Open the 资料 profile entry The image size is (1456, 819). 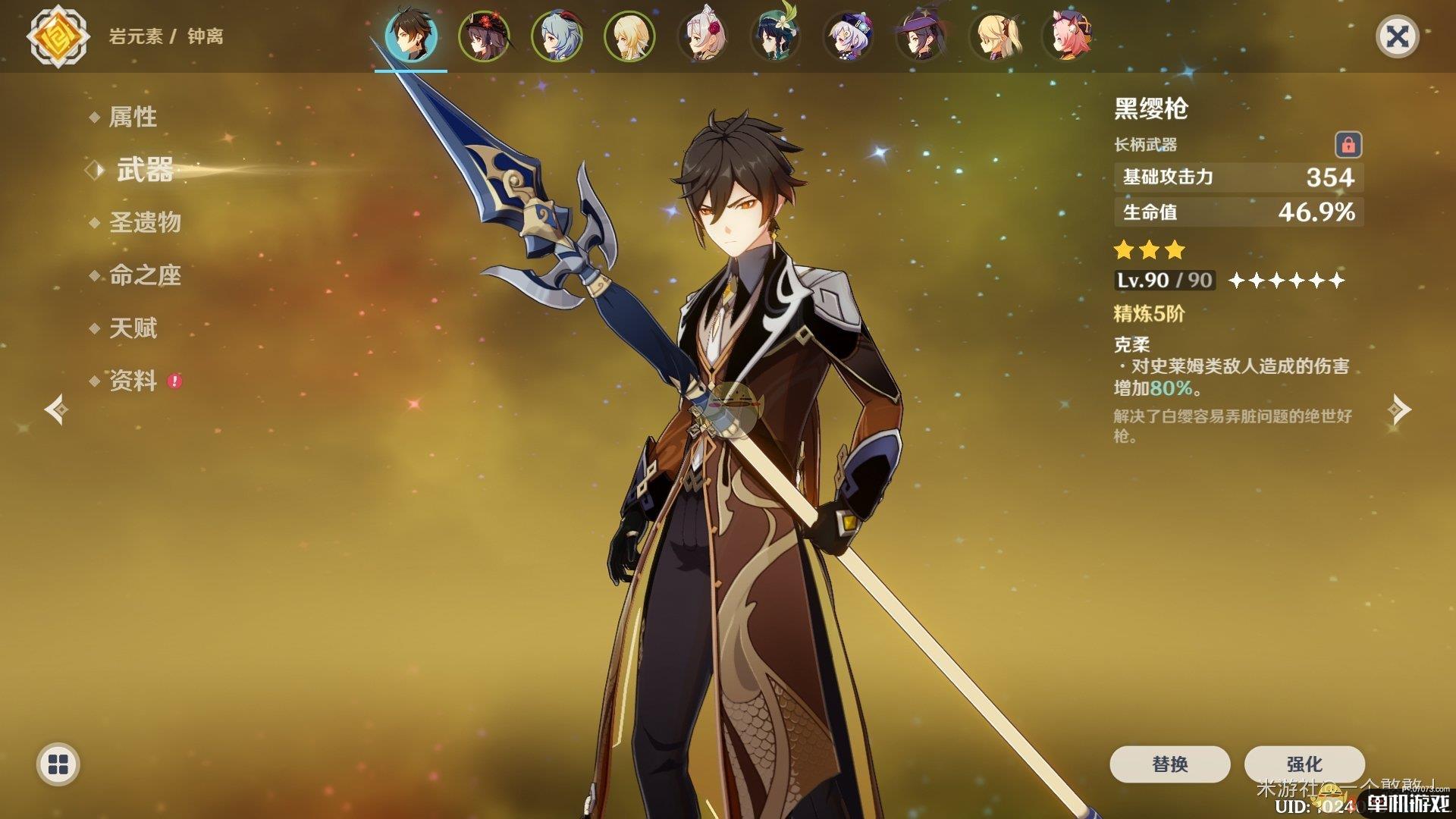[133, 381]
